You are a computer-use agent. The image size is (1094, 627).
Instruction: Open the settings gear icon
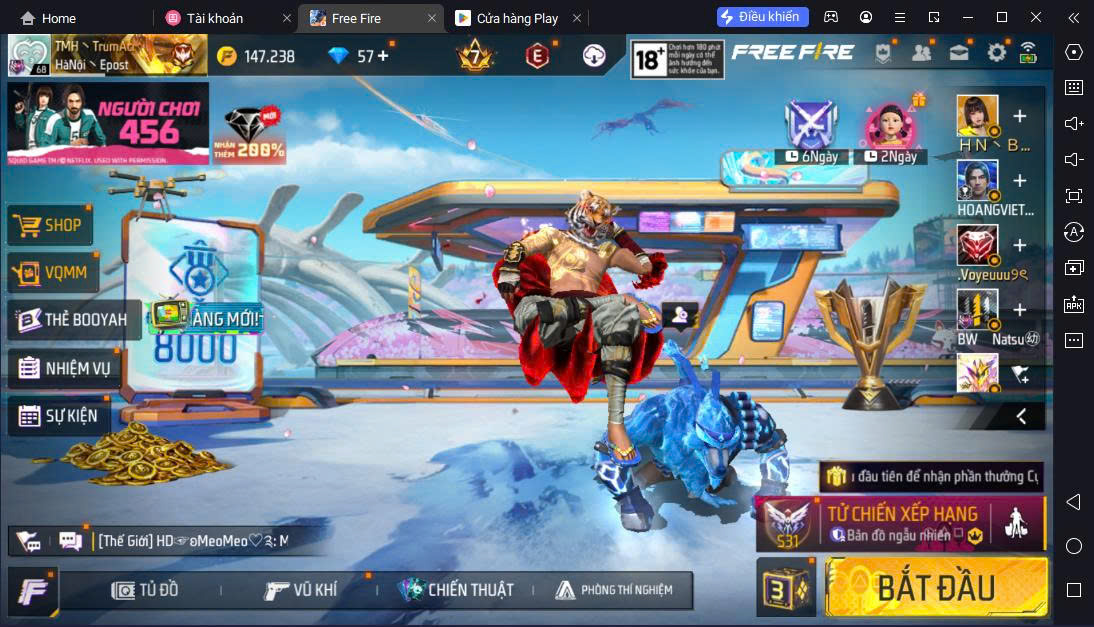(996, 53)
